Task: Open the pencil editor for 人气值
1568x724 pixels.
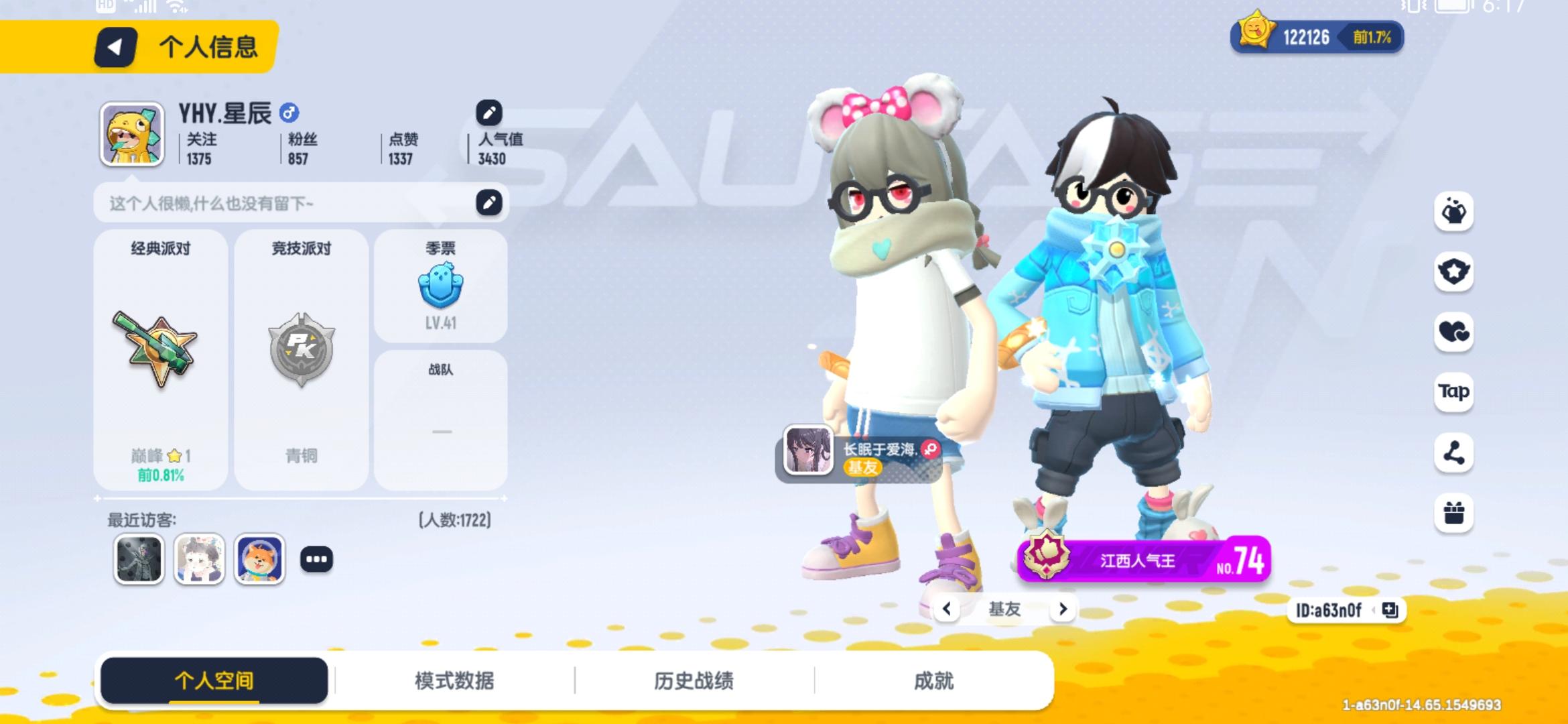Action: click(x=488, y=111)
